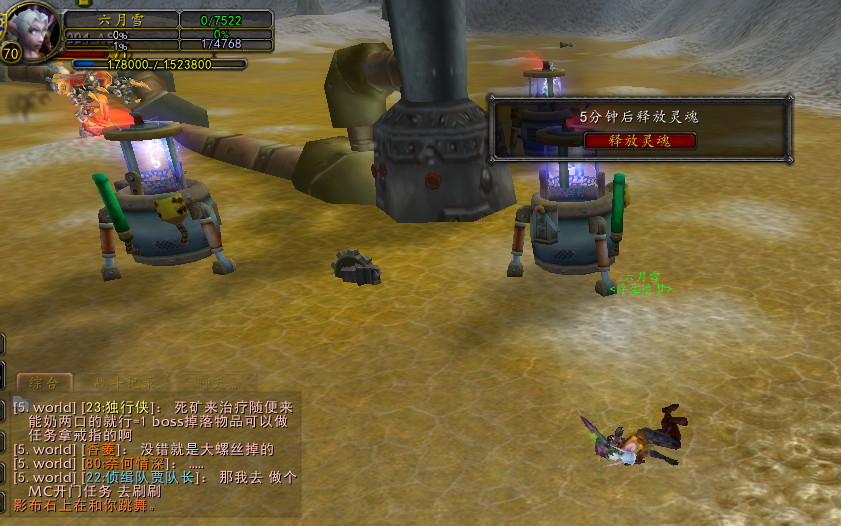Click the red 释放灵魂 release spirit button
841x526 pixels.
pyautogui.click(x=640, y=141)
